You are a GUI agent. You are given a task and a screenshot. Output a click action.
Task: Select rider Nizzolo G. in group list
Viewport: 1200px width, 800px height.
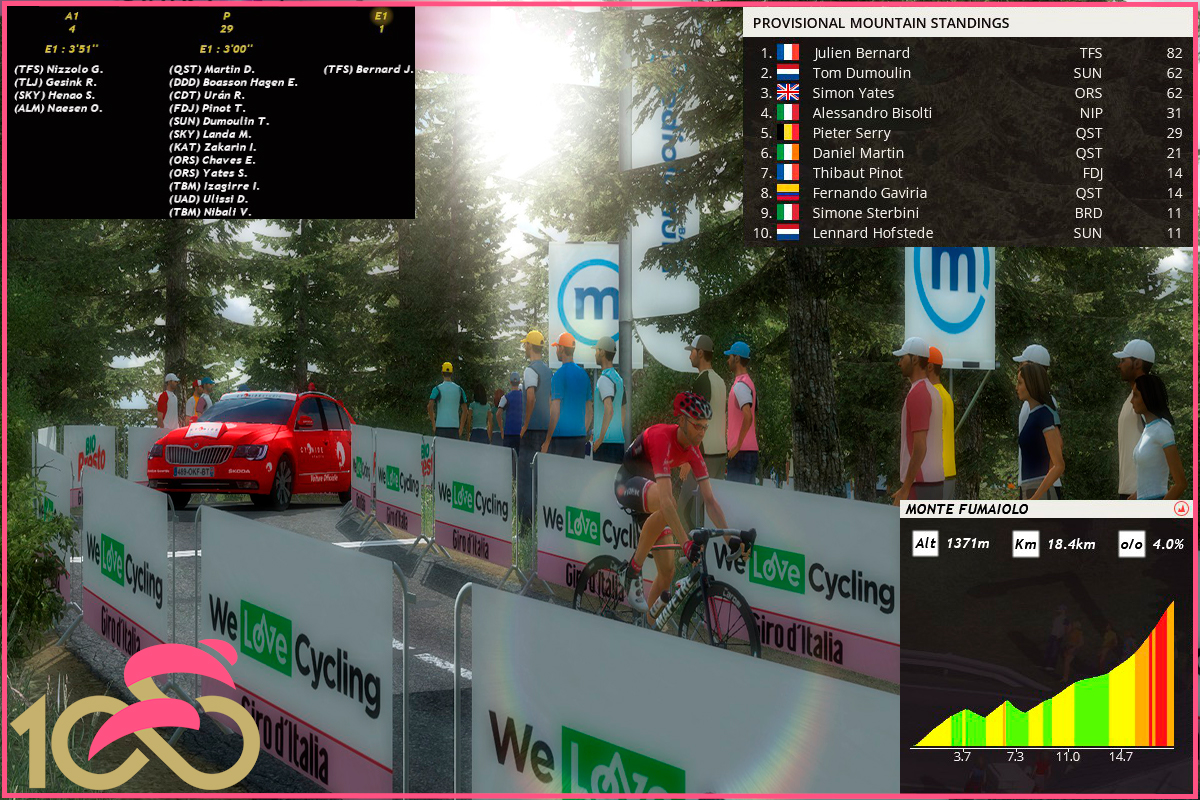click(x=59, y=69)
